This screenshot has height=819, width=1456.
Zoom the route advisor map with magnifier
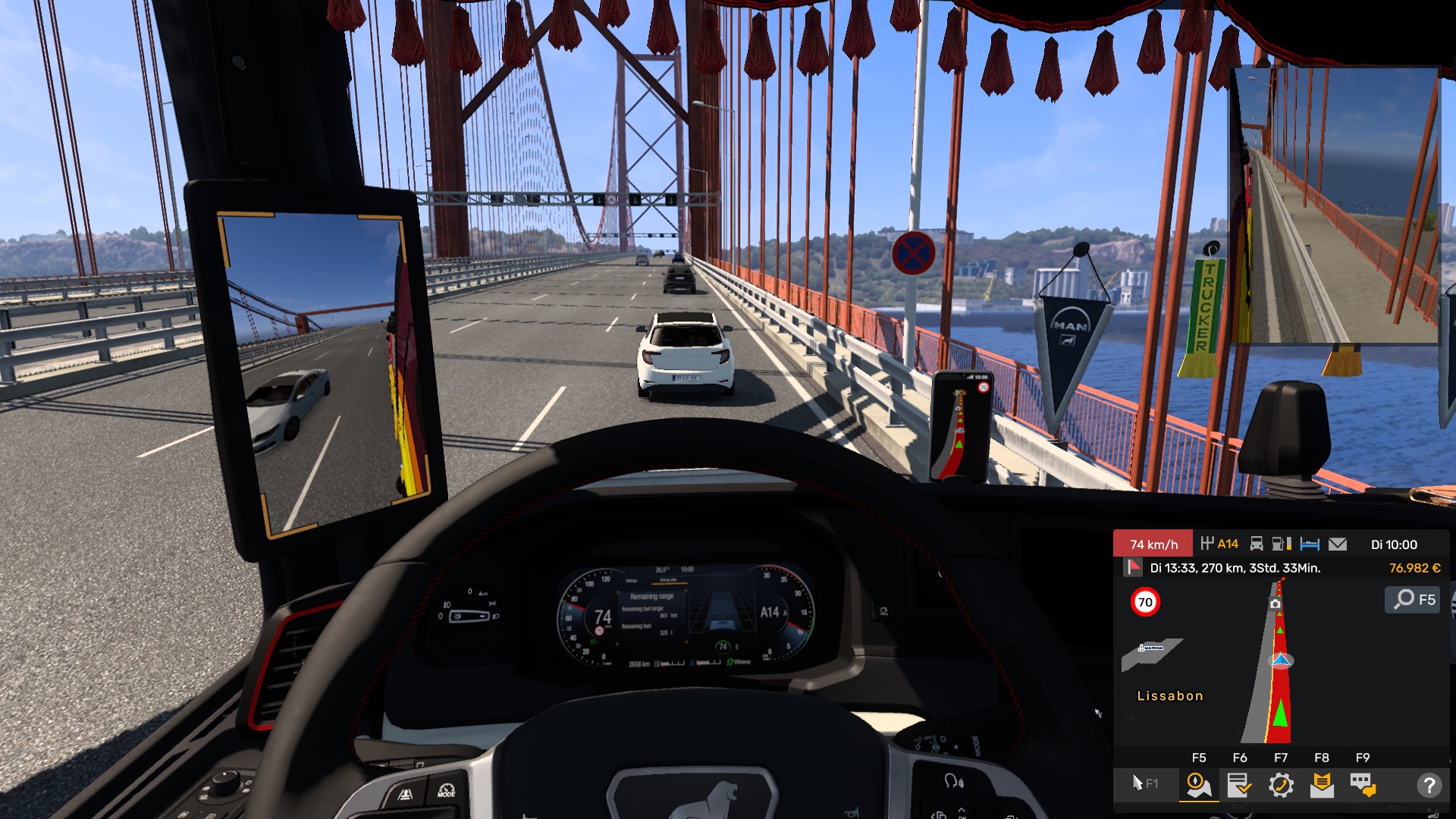click(1414, 600)
